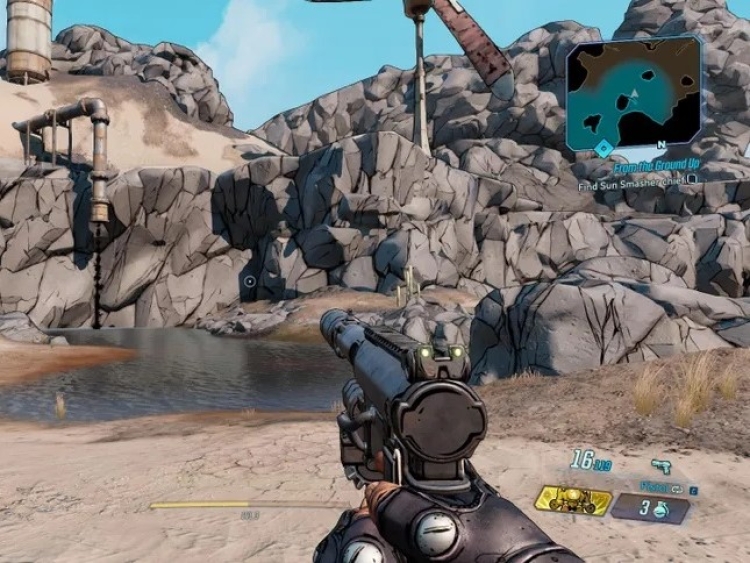Click the diamond objective marker on the minimap
This screenshot has width=750, height=563.
[x=603, y=147]
